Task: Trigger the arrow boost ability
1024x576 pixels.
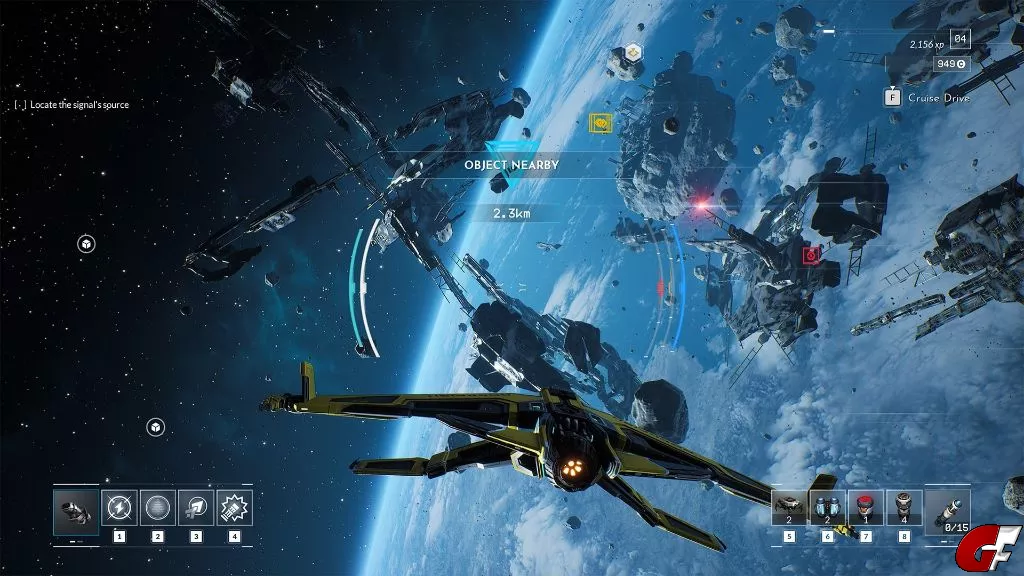Action: coord(196,508)
